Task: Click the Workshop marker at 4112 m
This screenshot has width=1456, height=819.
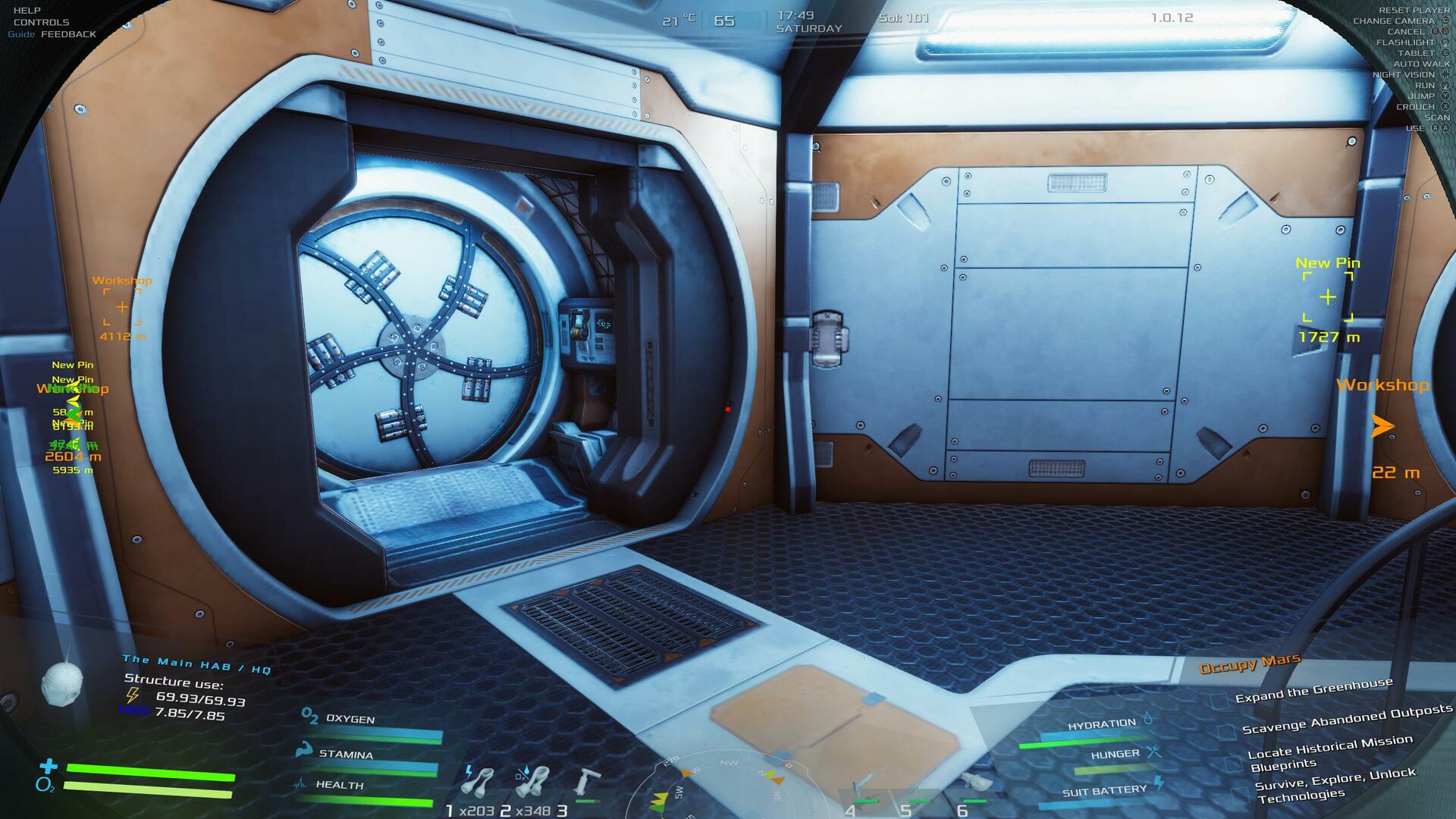Action: point(122,307)
